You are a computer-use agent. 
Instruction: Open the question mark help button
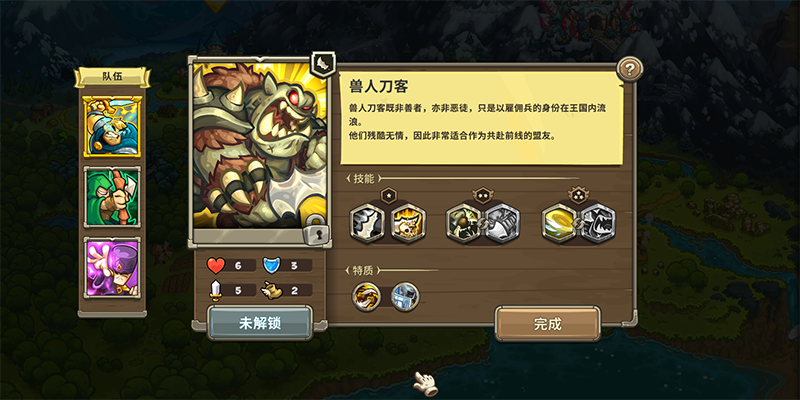click(x=629, y=69)
